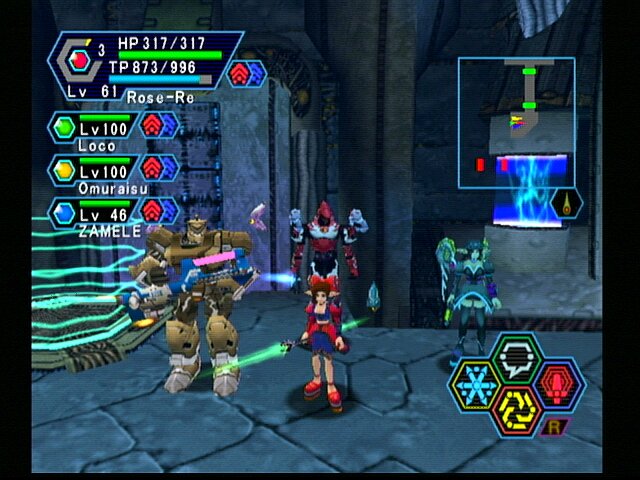Viewport: 640px width, 480px height.
Task: Click Omuraisu's yellow section ID hexagon
Action: point(64,168)
